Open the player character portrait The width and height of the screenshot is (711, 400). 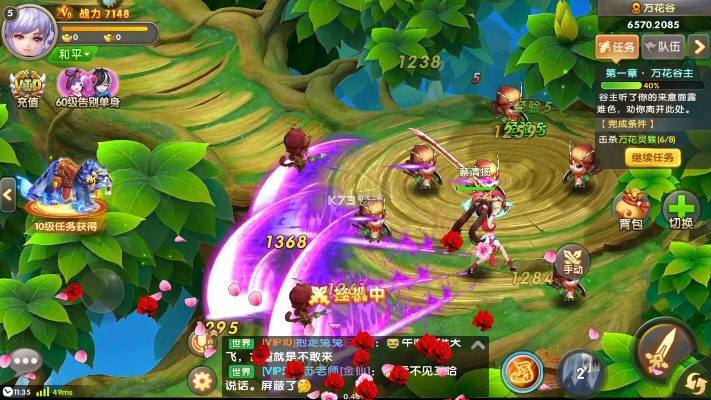pos(28,29)
